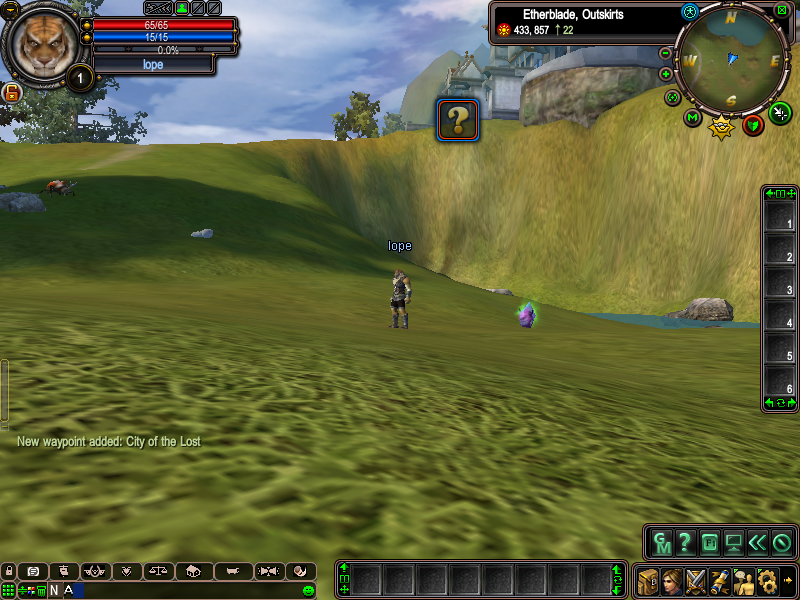The image size is (800, 600).
Task: Select the balance scales chat channel tab
Action: tap(157, 571)
